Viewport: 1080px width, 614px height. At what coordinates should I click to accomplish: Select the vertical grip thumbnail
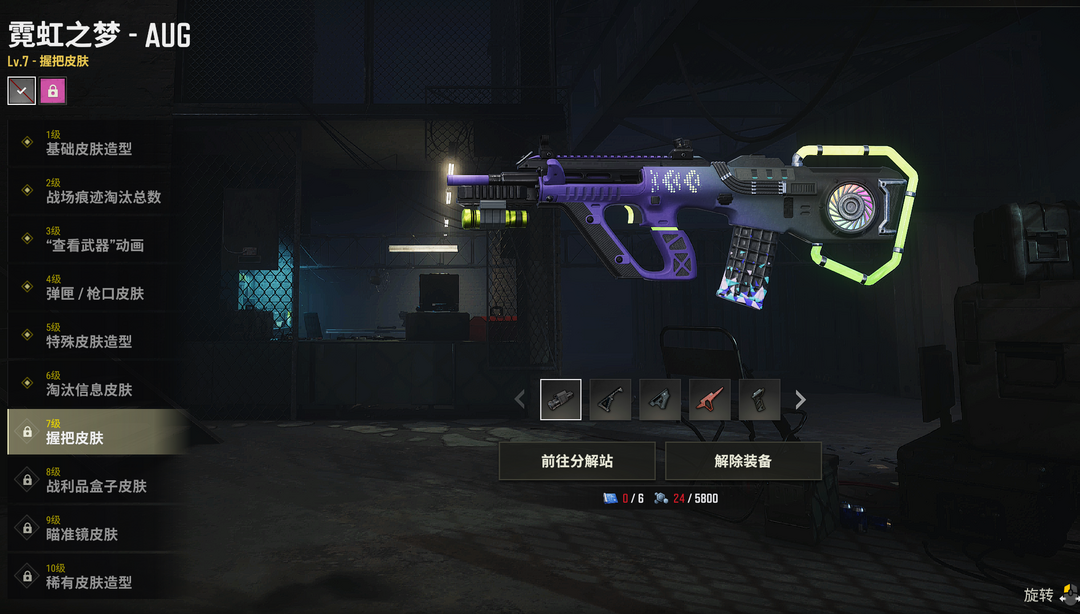click(x=760, y=400)
